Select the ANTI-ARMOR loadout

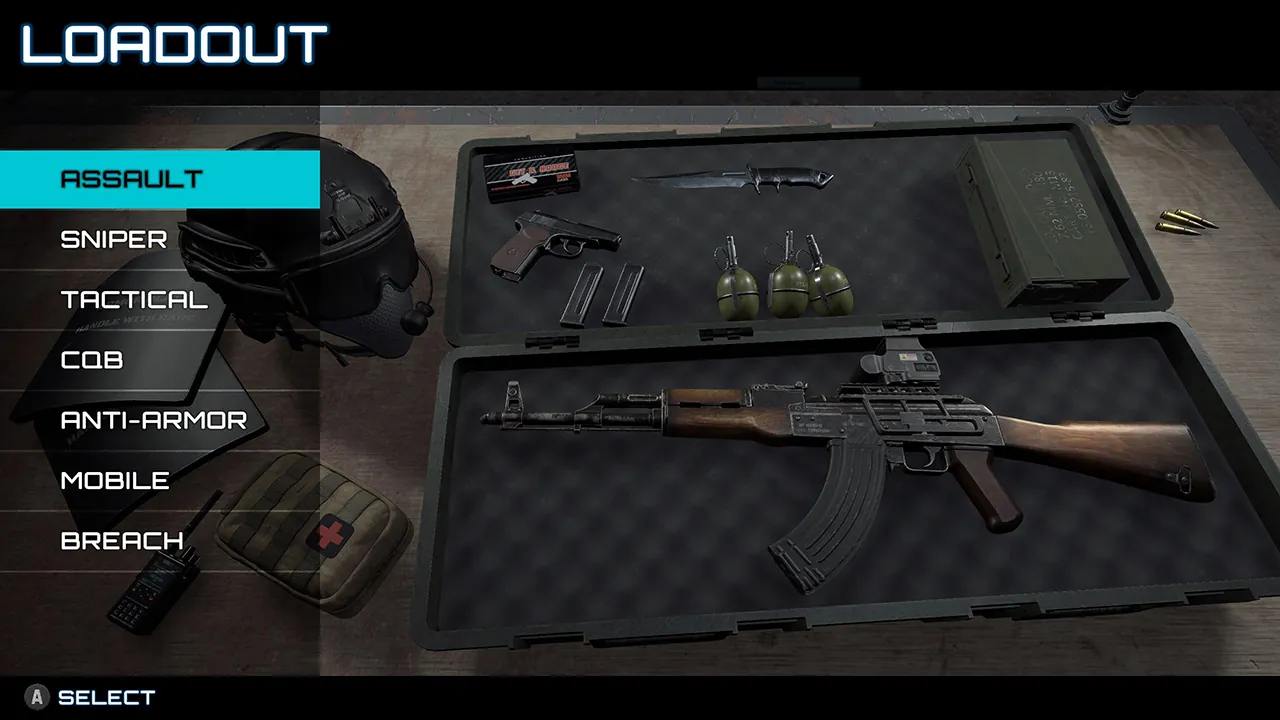click(152, 420)
